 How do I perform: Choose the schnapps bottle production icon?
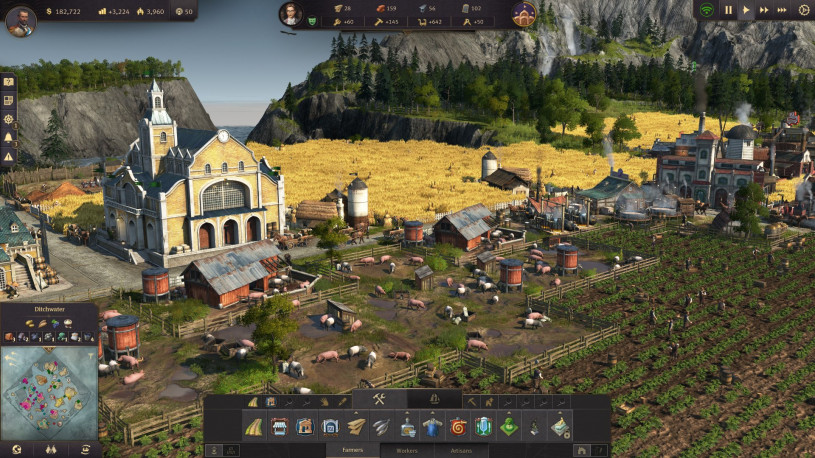[x=408, y=427]
